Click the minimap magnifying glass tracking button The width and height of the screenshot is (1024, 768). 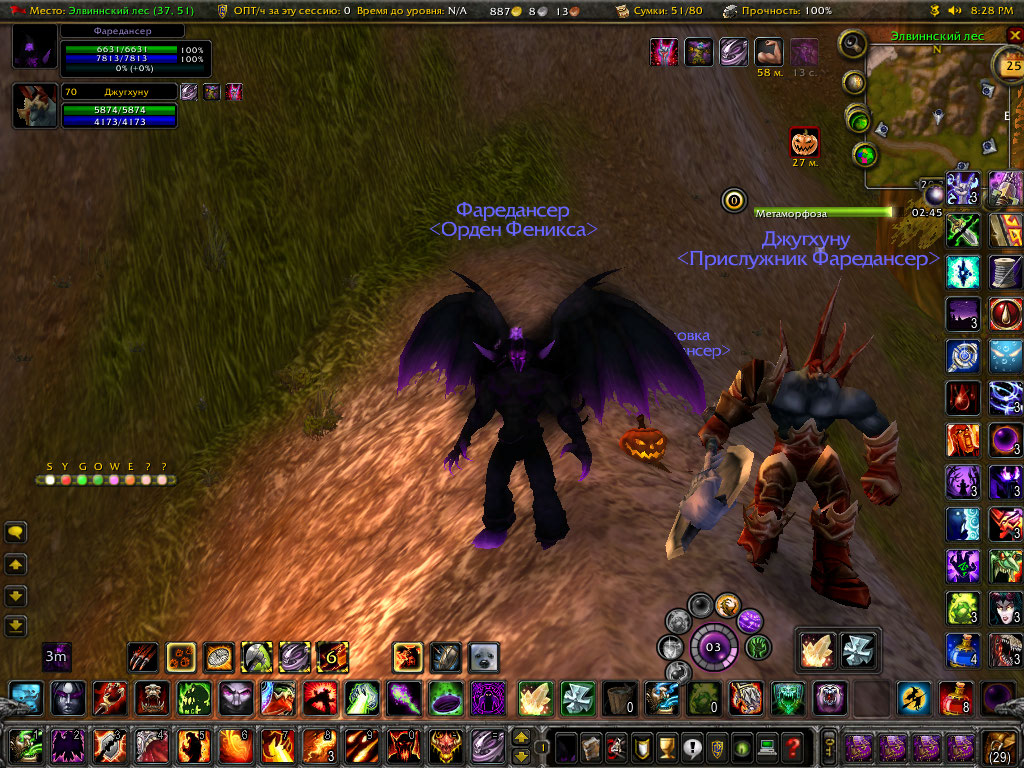pos(853,44)
